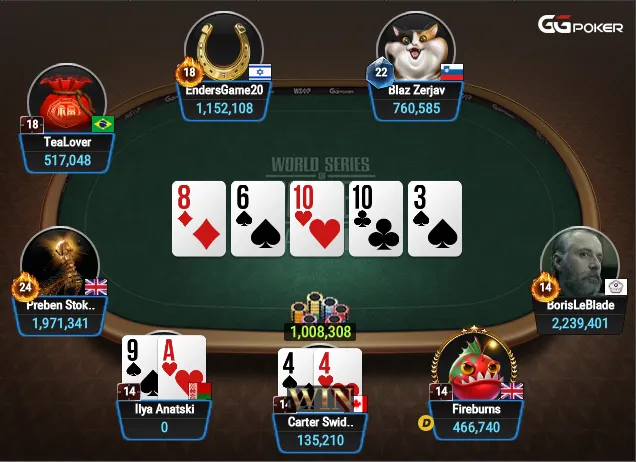Select EndersGame20's horseshoe avatar
Viewport: 636px width, 462px height.
(x=224, y=48)
